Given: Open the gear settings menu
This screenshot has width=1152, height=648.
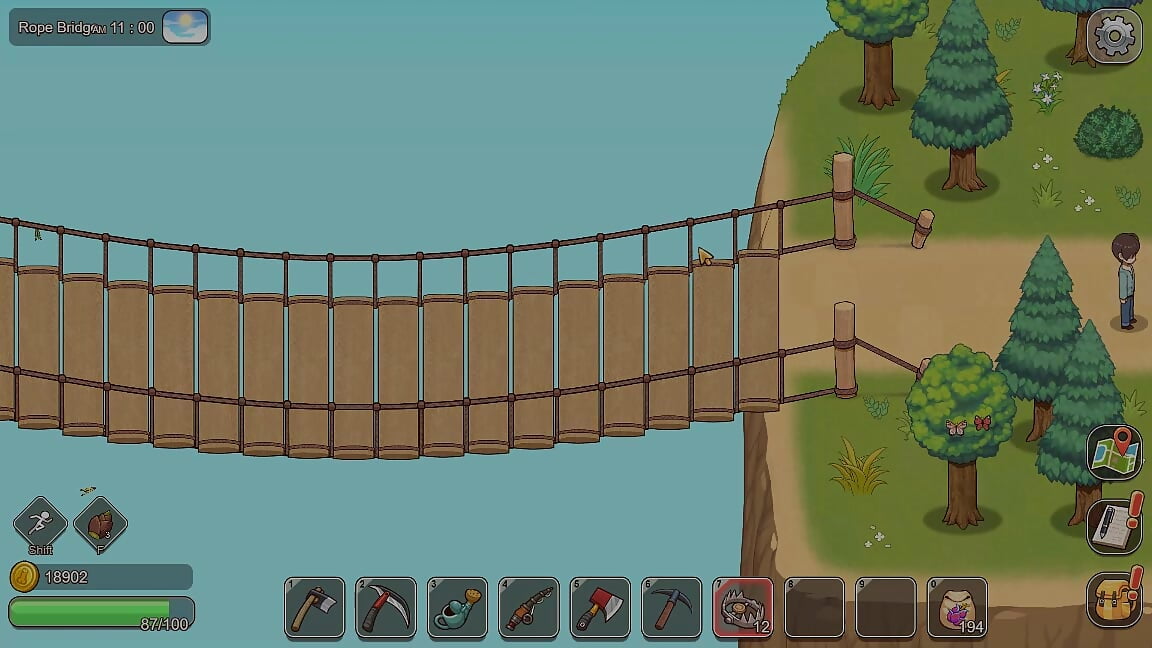Looking at the screenshot, I should coord(1113,37).
